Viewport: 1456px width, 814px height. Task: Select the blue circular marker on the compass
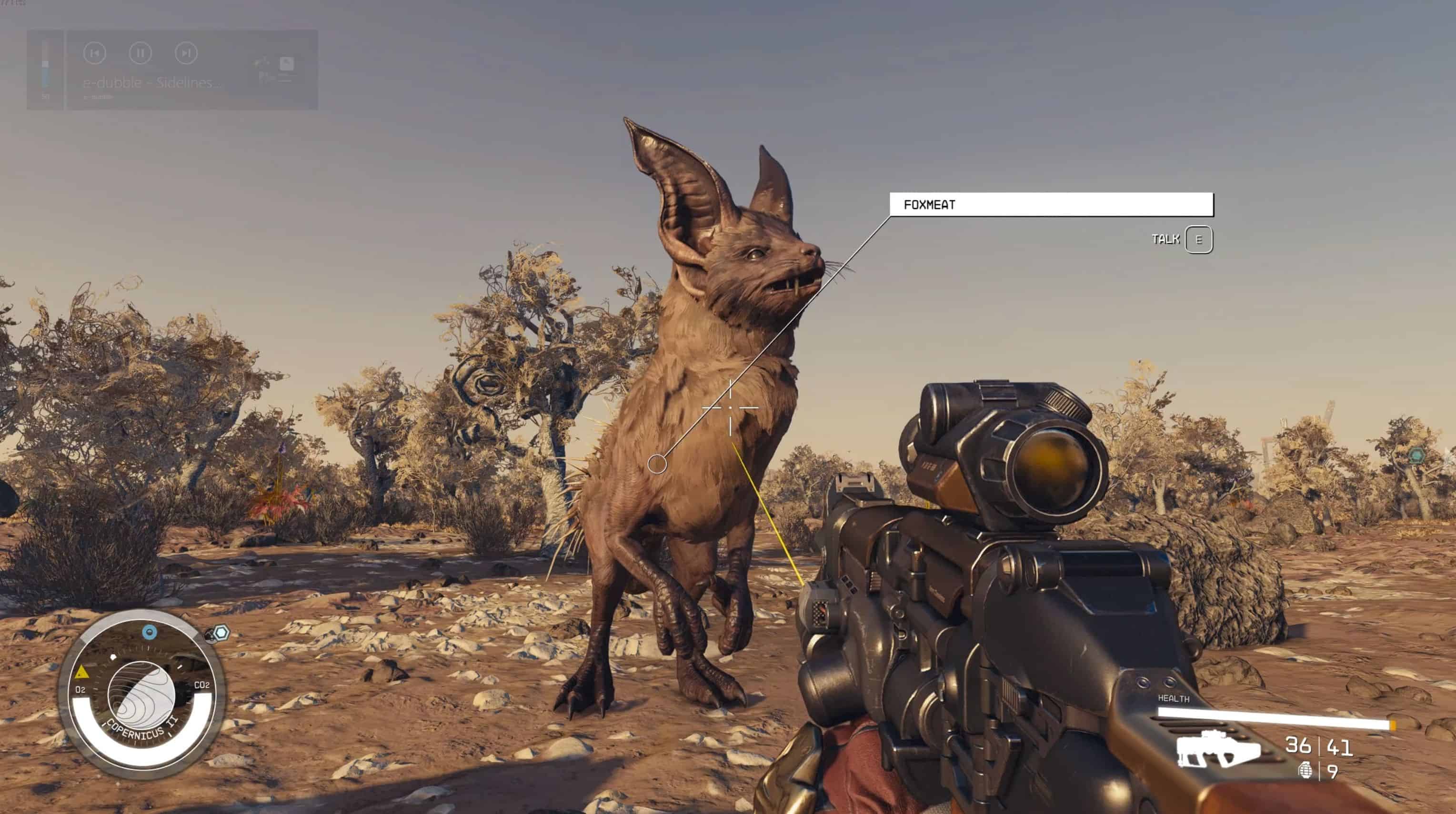click(149, 632)
